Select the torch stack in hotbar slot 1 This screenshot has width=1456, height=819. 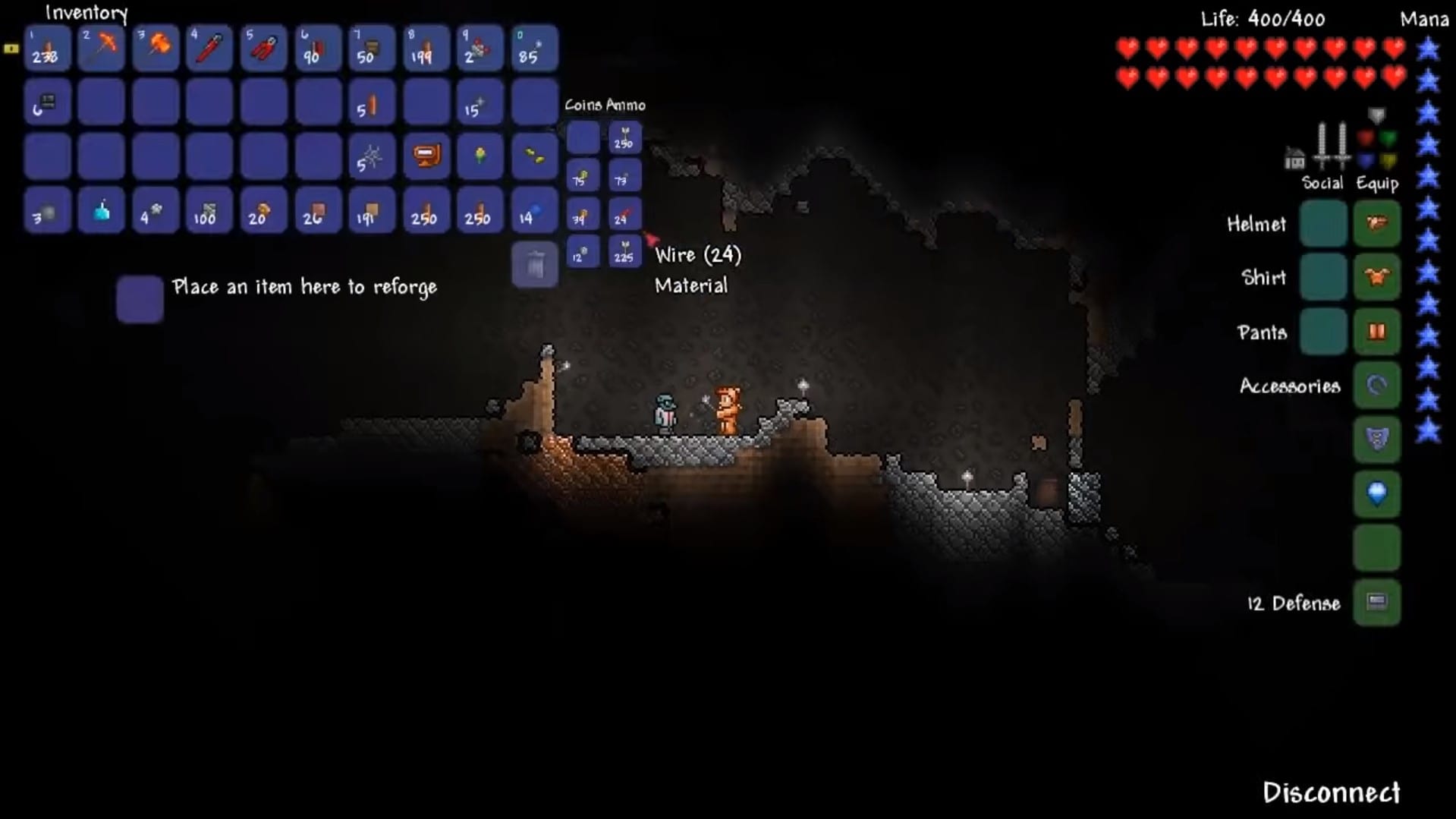47,48
